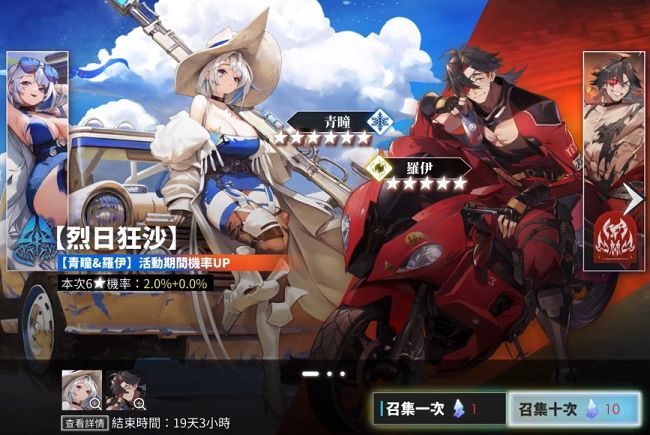Inspect the dark-haired character portrait thumbnail
This screenshot has width=650, height=435.
125,391
